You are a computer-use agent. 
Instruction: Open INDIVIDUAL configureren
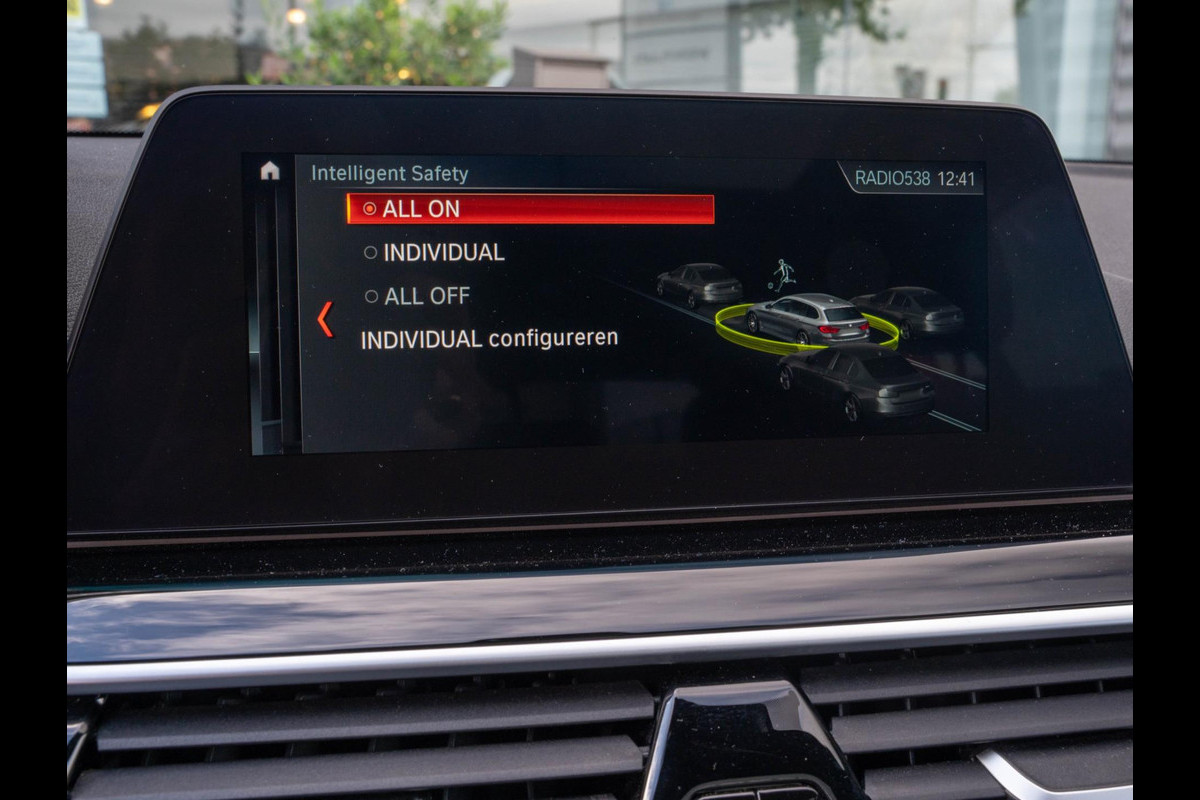tap(489, 339)
